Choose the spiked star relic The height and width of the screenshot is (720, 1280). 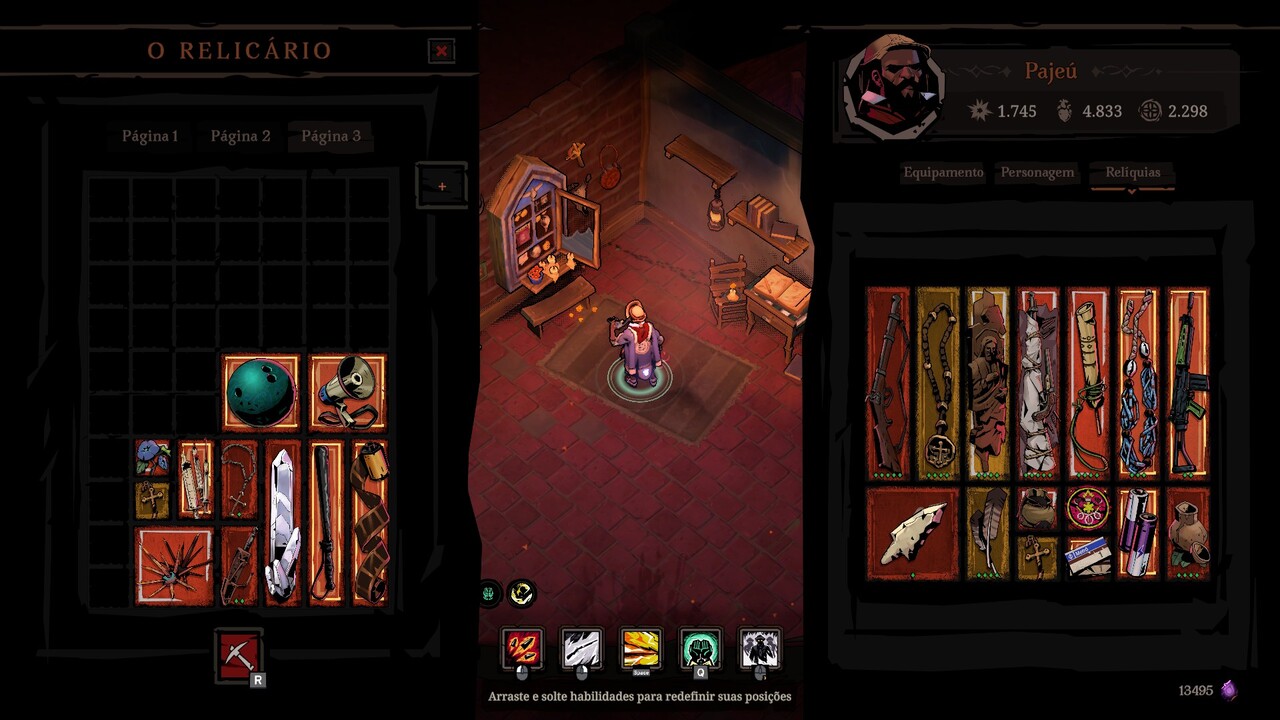[x=174, y=566]
